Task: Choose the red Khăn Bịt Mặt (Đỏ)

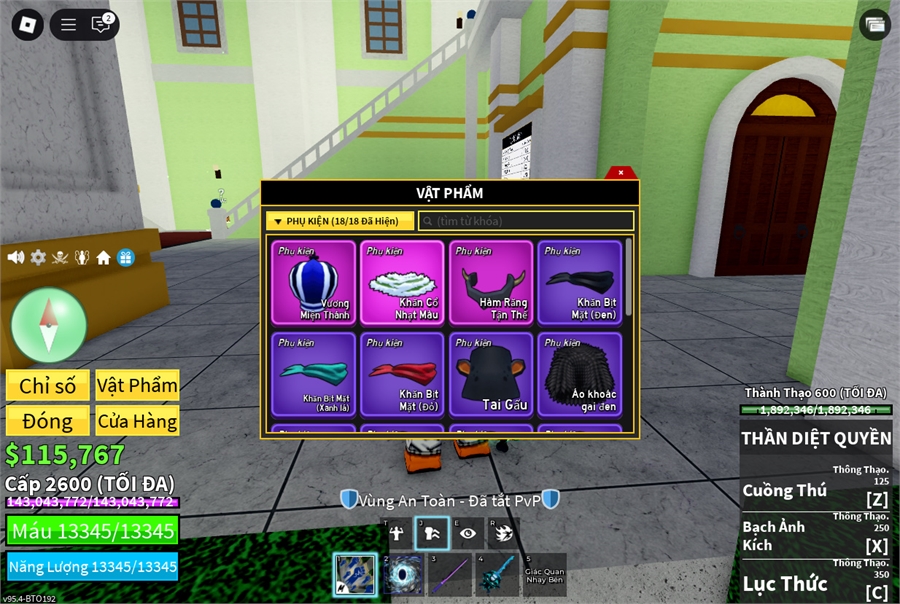Action: click(402, 374)
